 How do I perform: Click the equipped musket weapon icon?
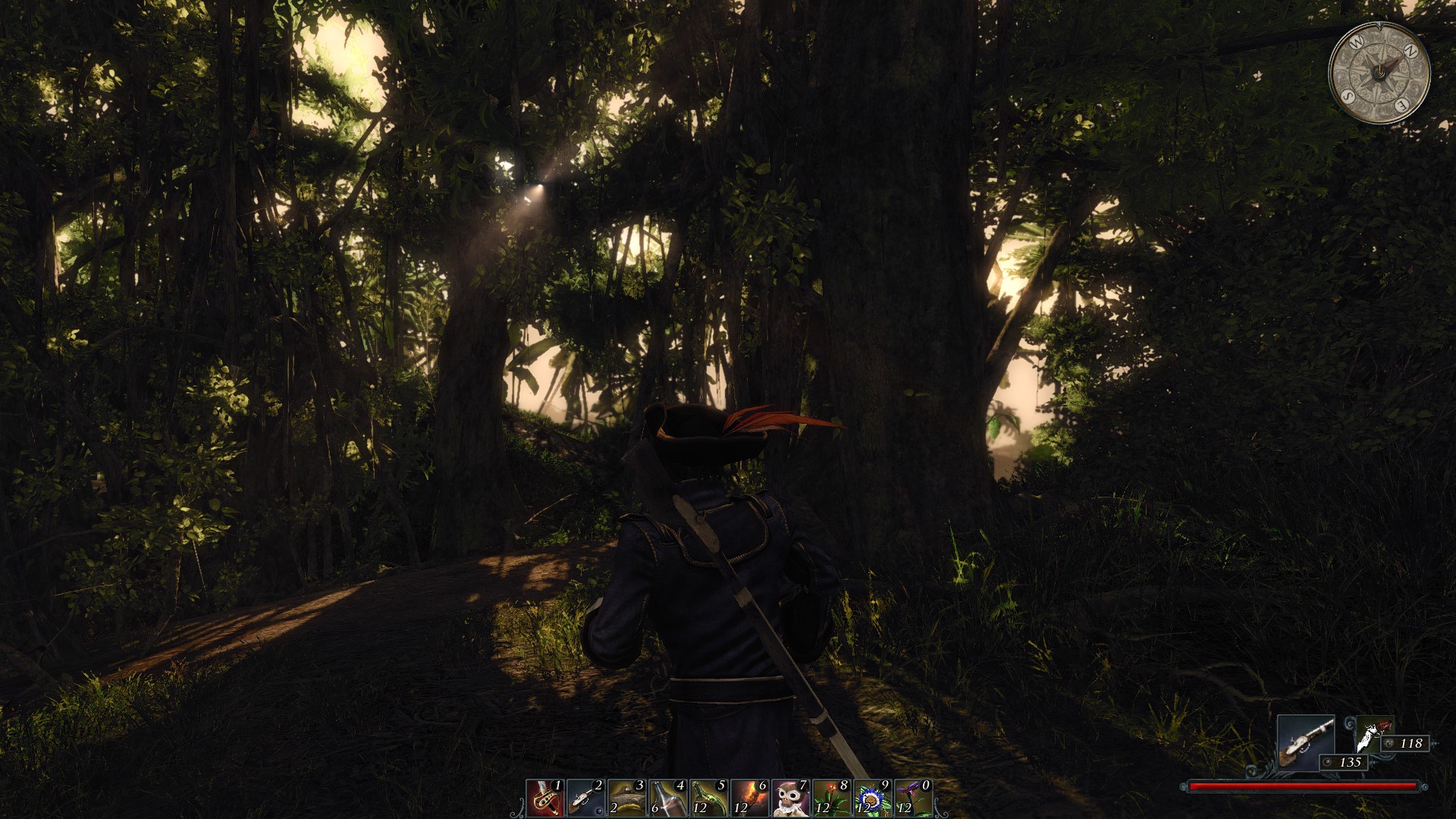(x=1306, y=741)
